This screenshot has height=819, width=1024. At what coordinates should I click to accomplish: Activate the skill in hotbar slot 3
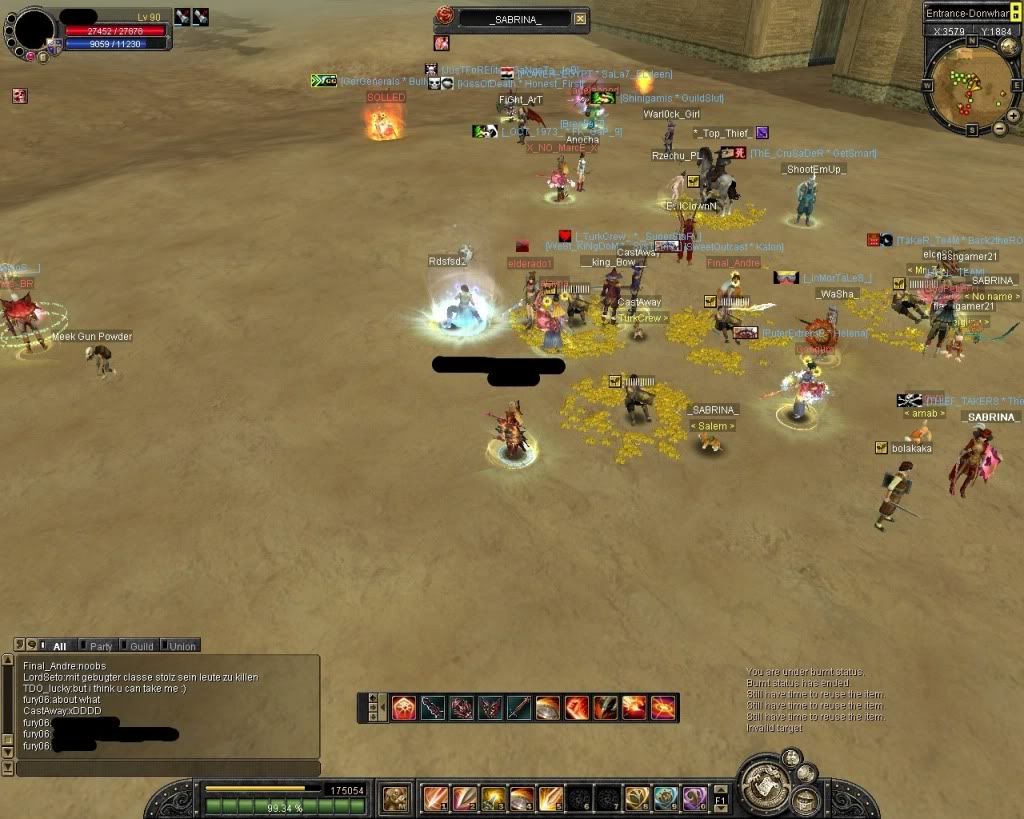[493, 798]
